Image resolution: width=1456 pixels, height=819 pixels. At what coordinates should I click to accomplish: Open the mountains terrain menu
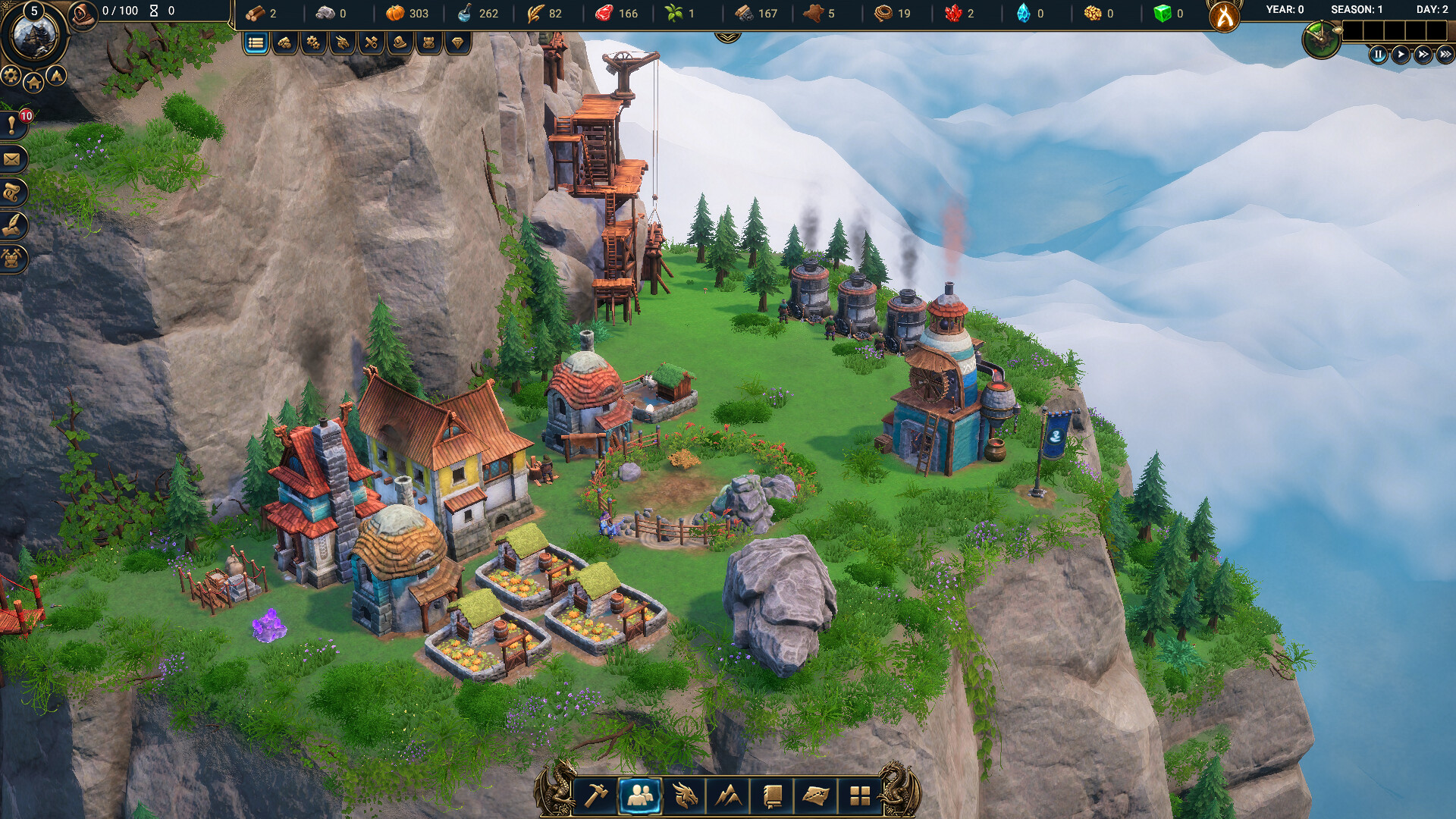coord(728,795)
